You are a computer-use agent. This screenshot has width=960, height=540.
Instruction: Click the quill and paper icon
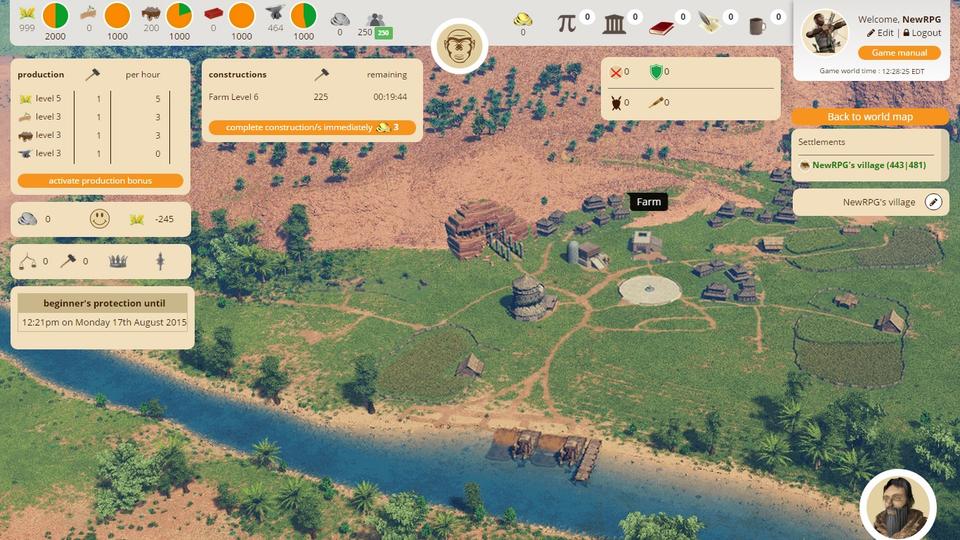[709, 22]
